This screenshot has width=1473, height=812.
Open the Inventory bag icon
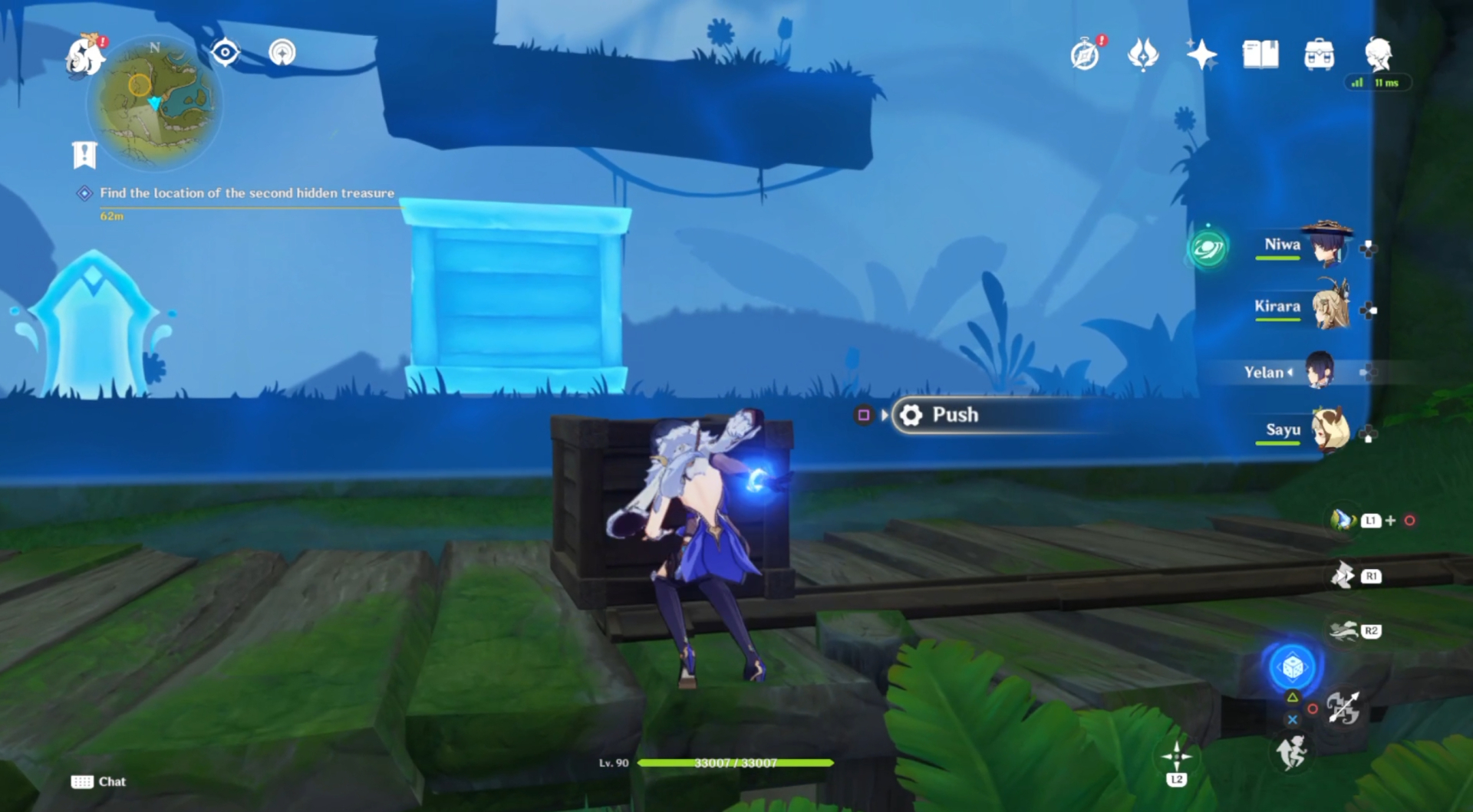tap(1319, 54)
